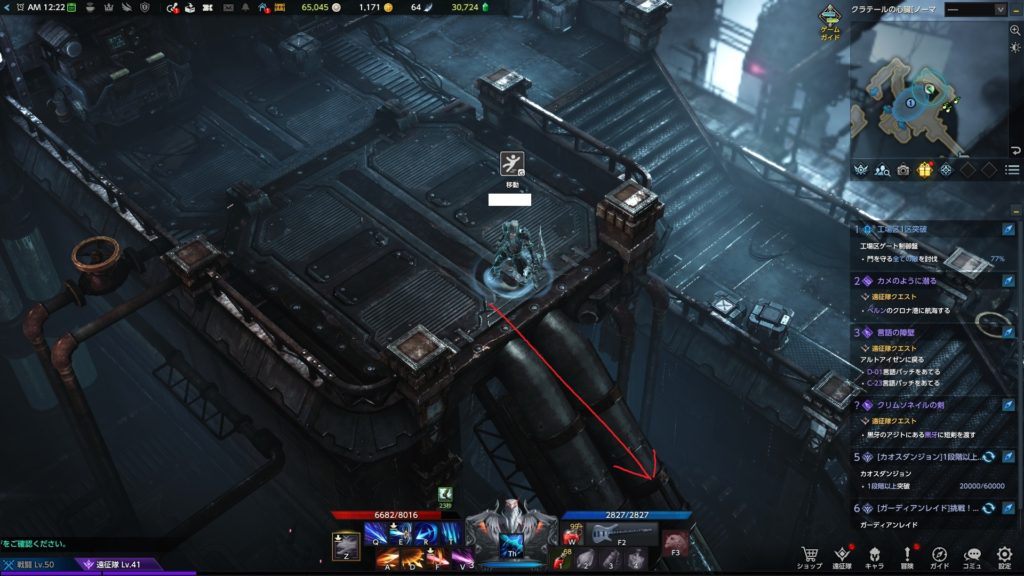
Task: Click the ゲームガイド (Game Guide) icon
Action: tap(830, 20)
